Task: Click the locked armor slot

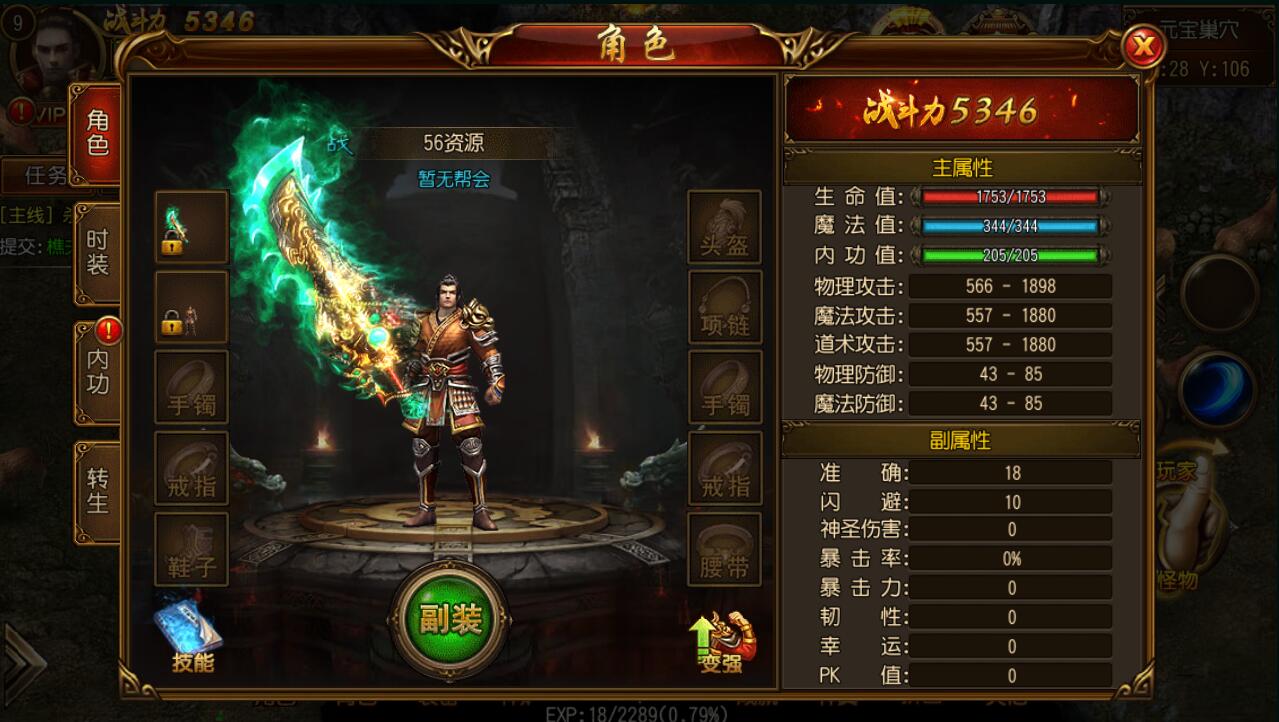Action: click(x=191, y=308)
